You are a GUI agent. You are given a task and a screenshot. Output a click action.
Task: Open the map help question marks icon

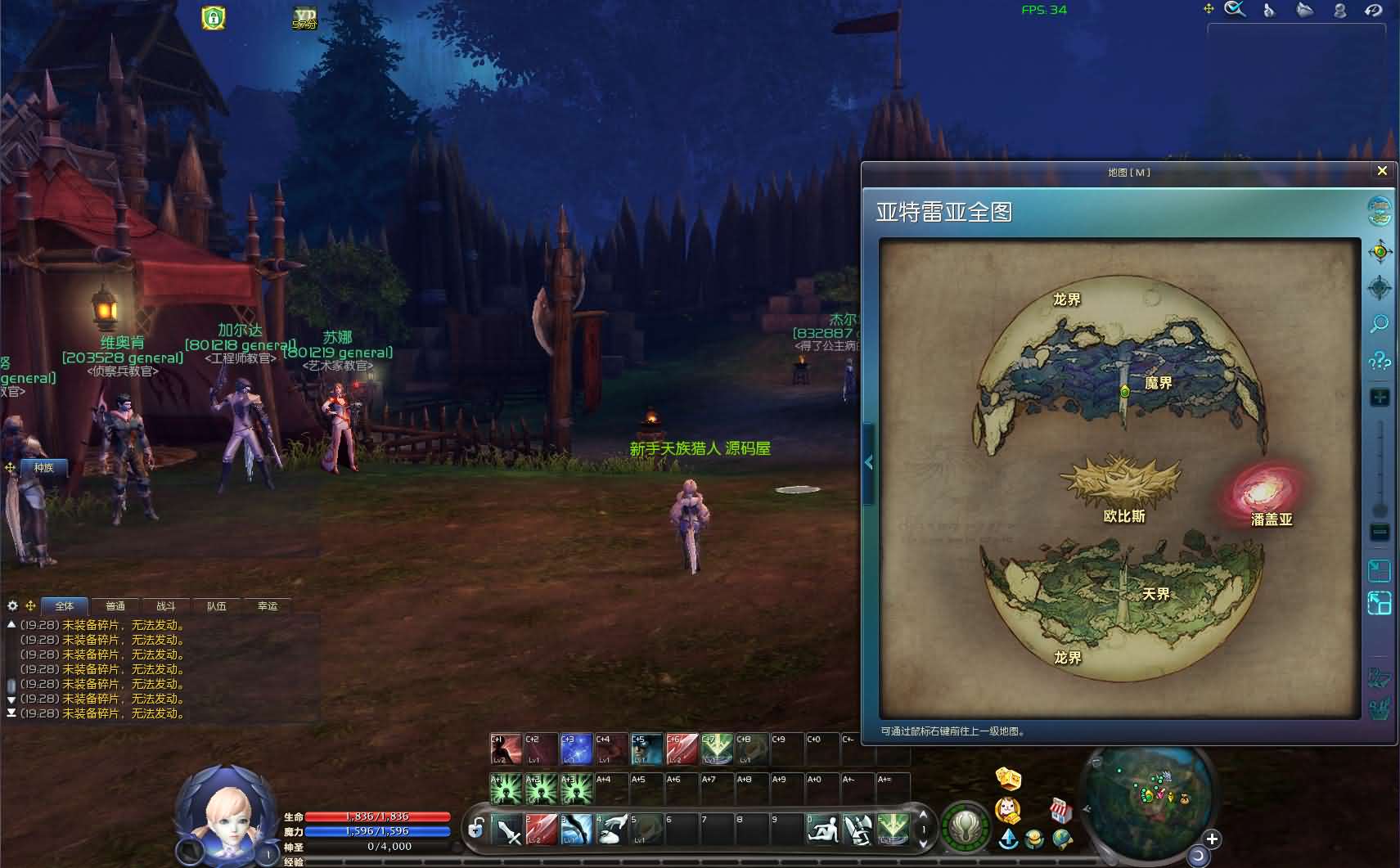[1380, 361]
